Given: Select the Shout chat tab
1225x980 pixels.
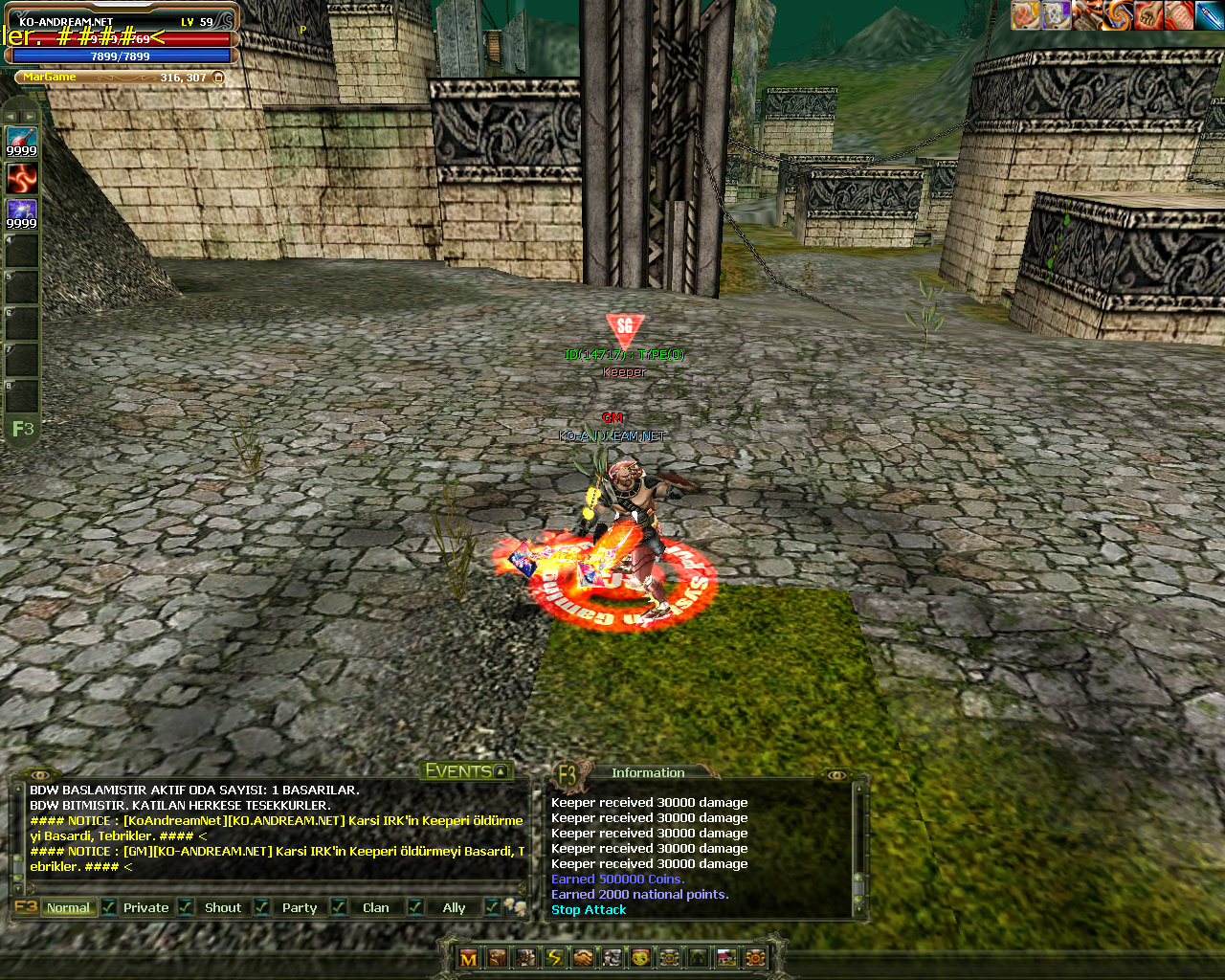Looking at the screenshot, I should click(223, 907).
